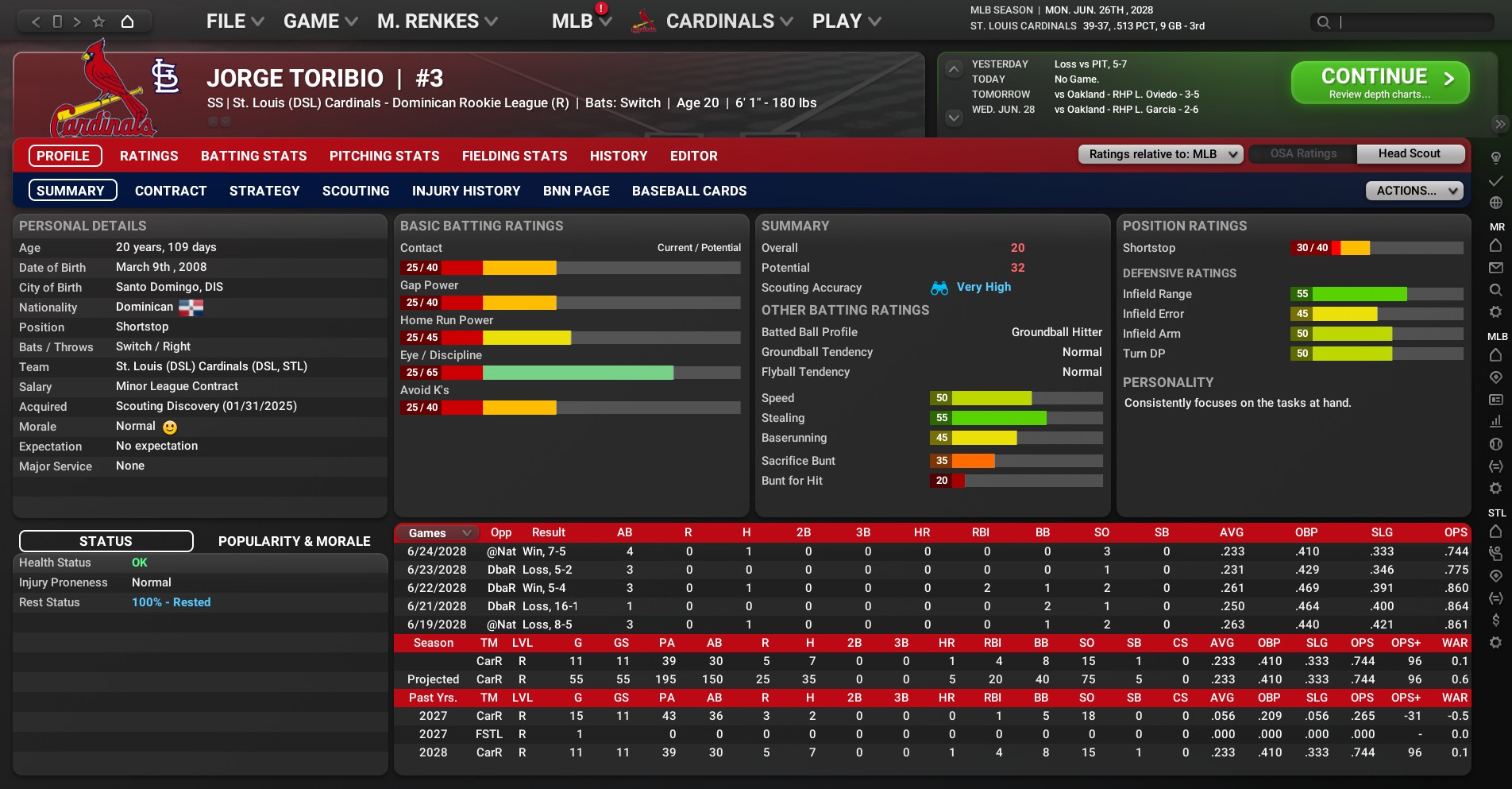View the player's HISTORY tab
This screenshot has width=1512, height=789.
coord(619,156)
